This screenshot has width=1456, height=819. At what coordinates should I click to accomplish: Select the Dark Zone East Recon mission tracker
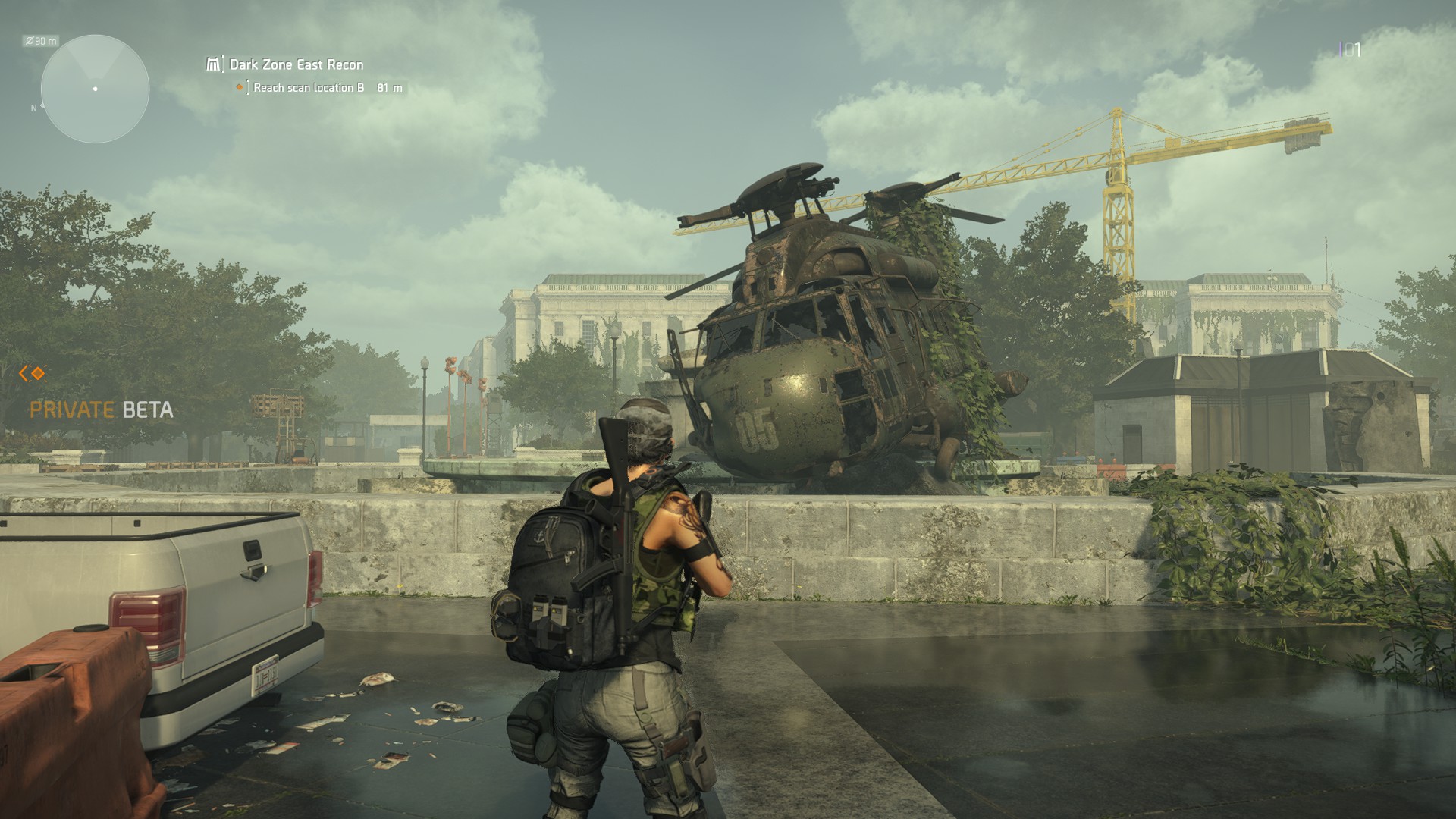click(296, 64)
